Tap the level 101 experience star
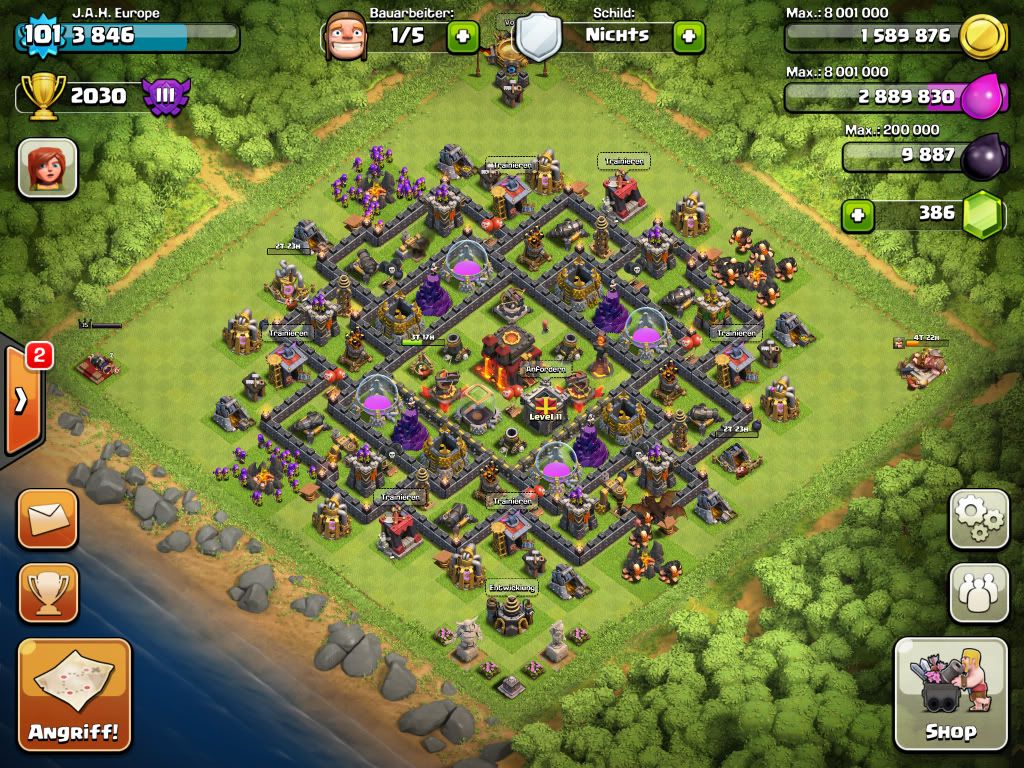1024x768 pixels. coord(38,36)
